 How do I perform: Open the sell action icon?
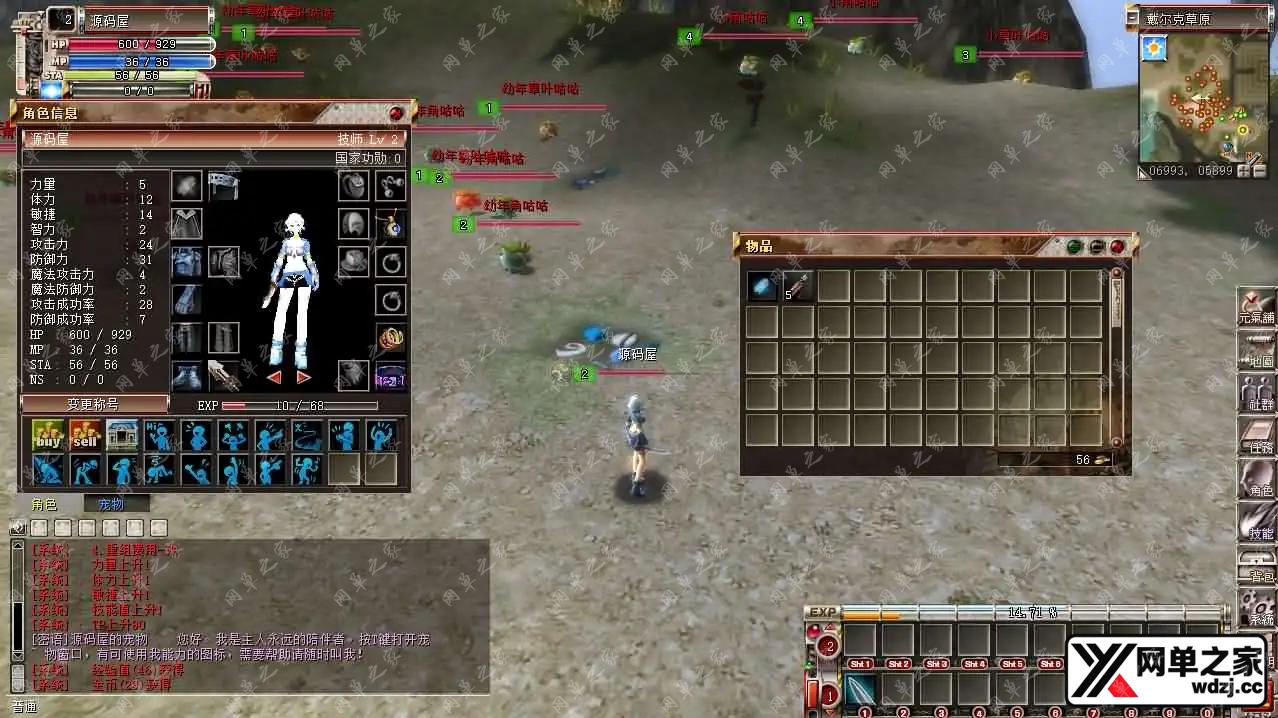coord(85,435)
